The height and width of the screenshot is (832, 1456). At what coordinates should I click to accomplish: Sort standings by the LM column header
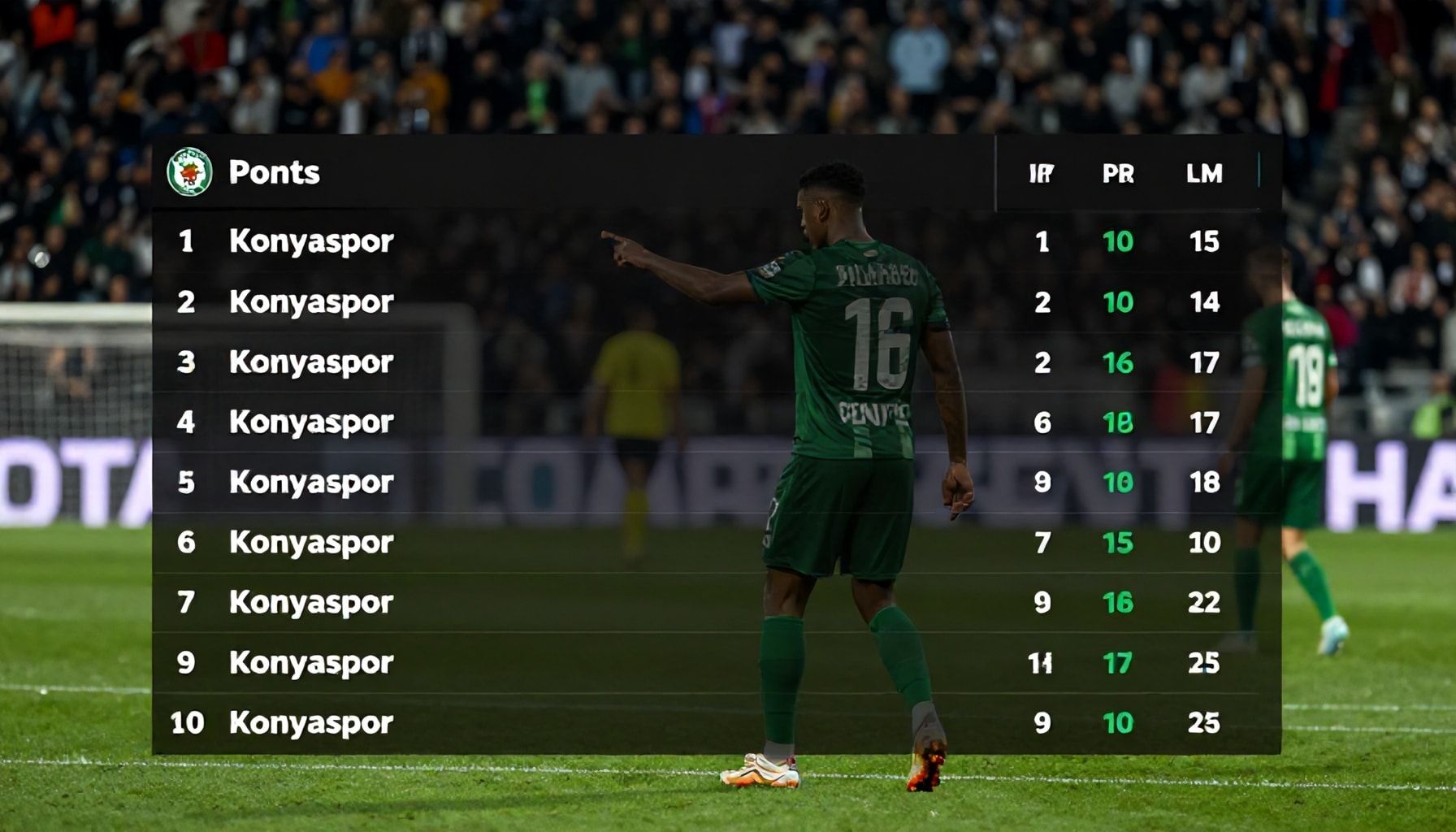click(x=1203, y=174)
